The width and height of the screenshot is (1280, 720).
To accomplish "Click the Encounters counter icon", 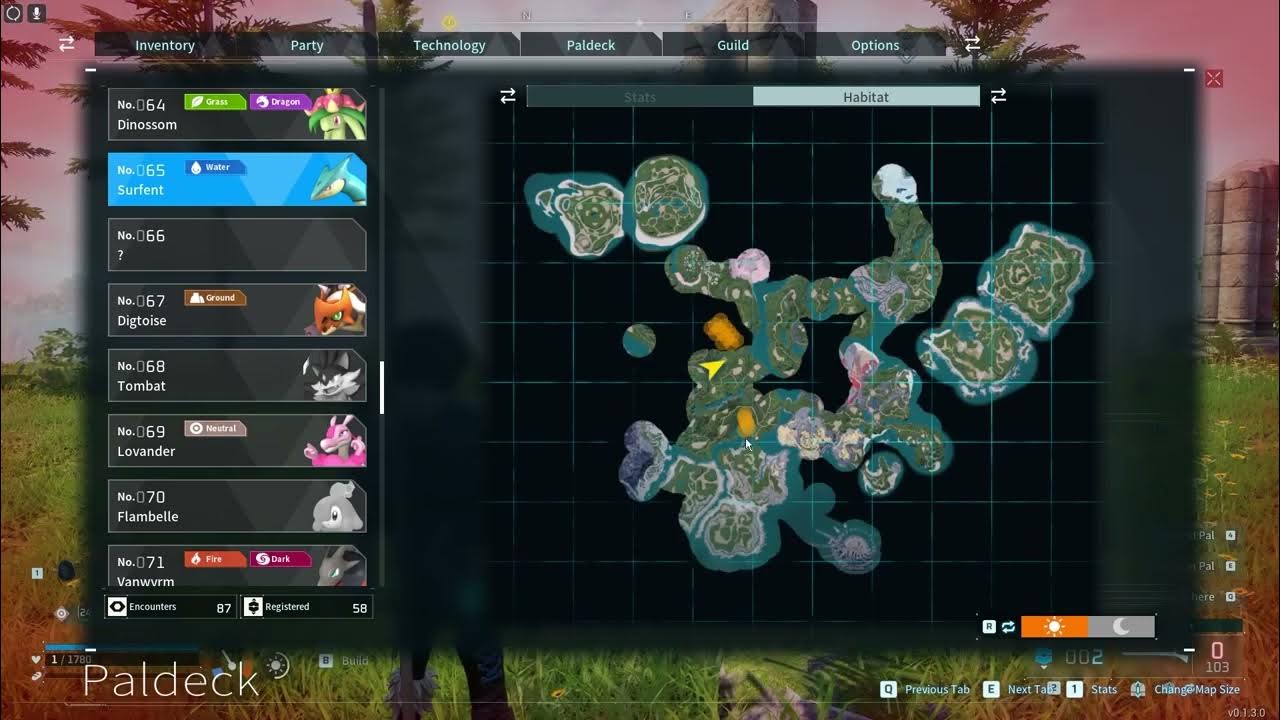I will (117, 606).
